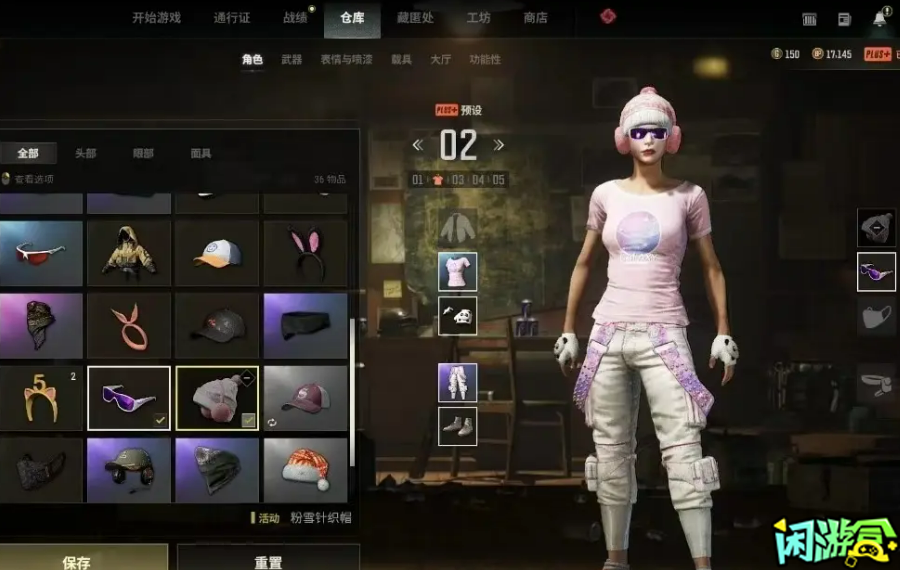Switch to the 载具 tab
This screenshot has width=900, height=570.
click(x=401, y=60)
